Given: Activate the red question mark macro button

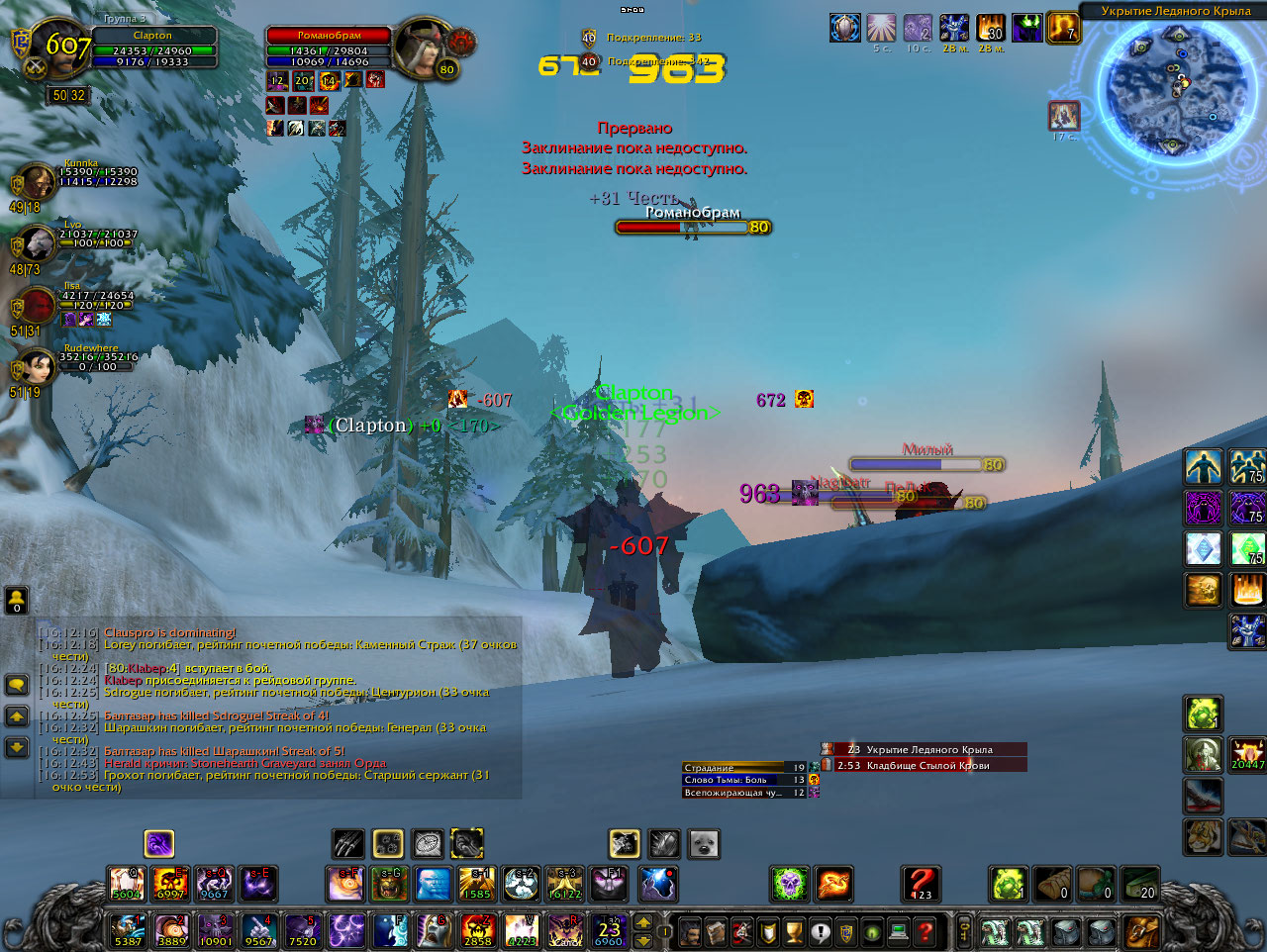Looking at the screenshot, I should (921, 884).
